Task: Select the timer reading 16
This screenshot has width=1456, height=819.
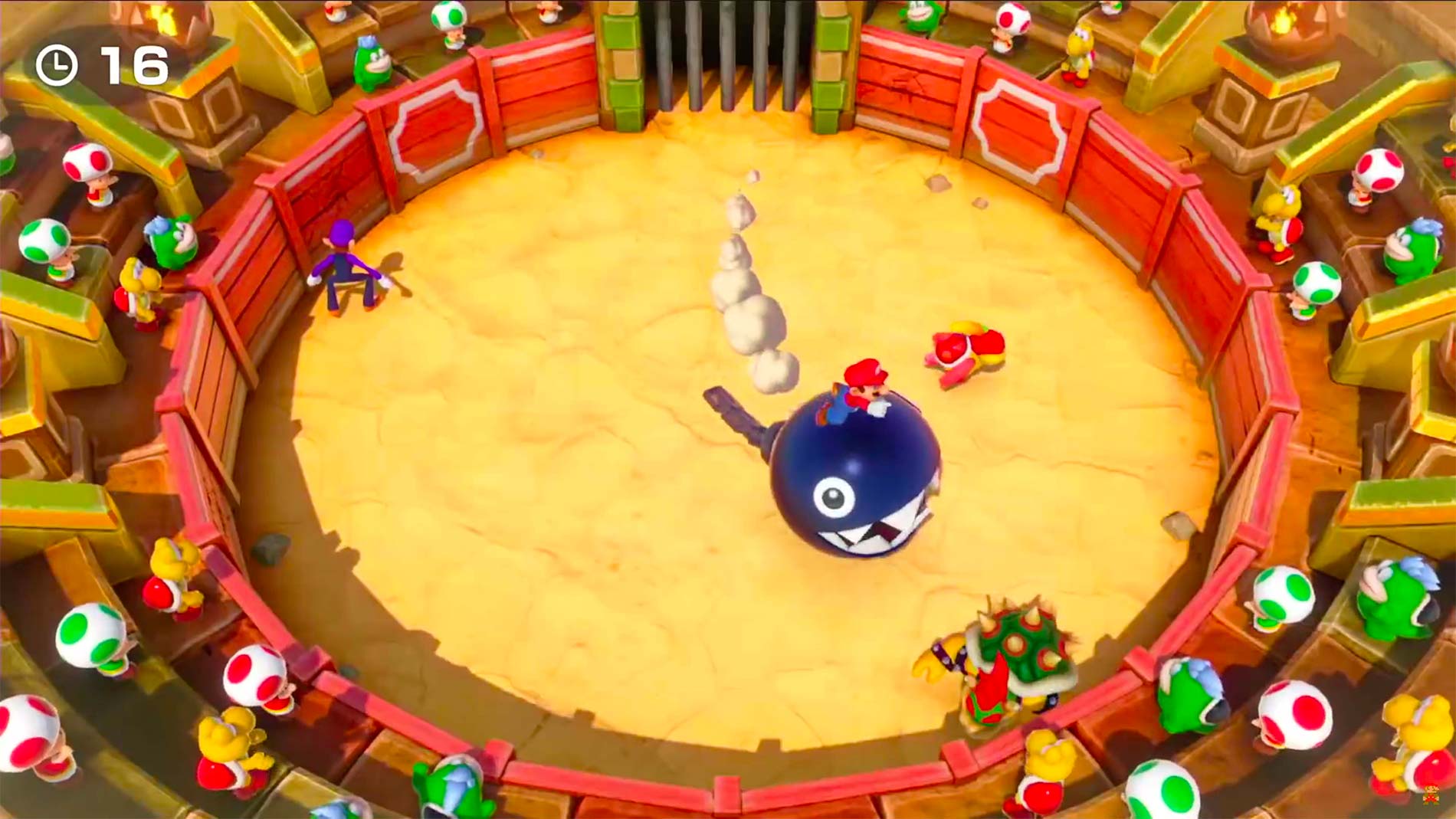Action: point(134,64)
